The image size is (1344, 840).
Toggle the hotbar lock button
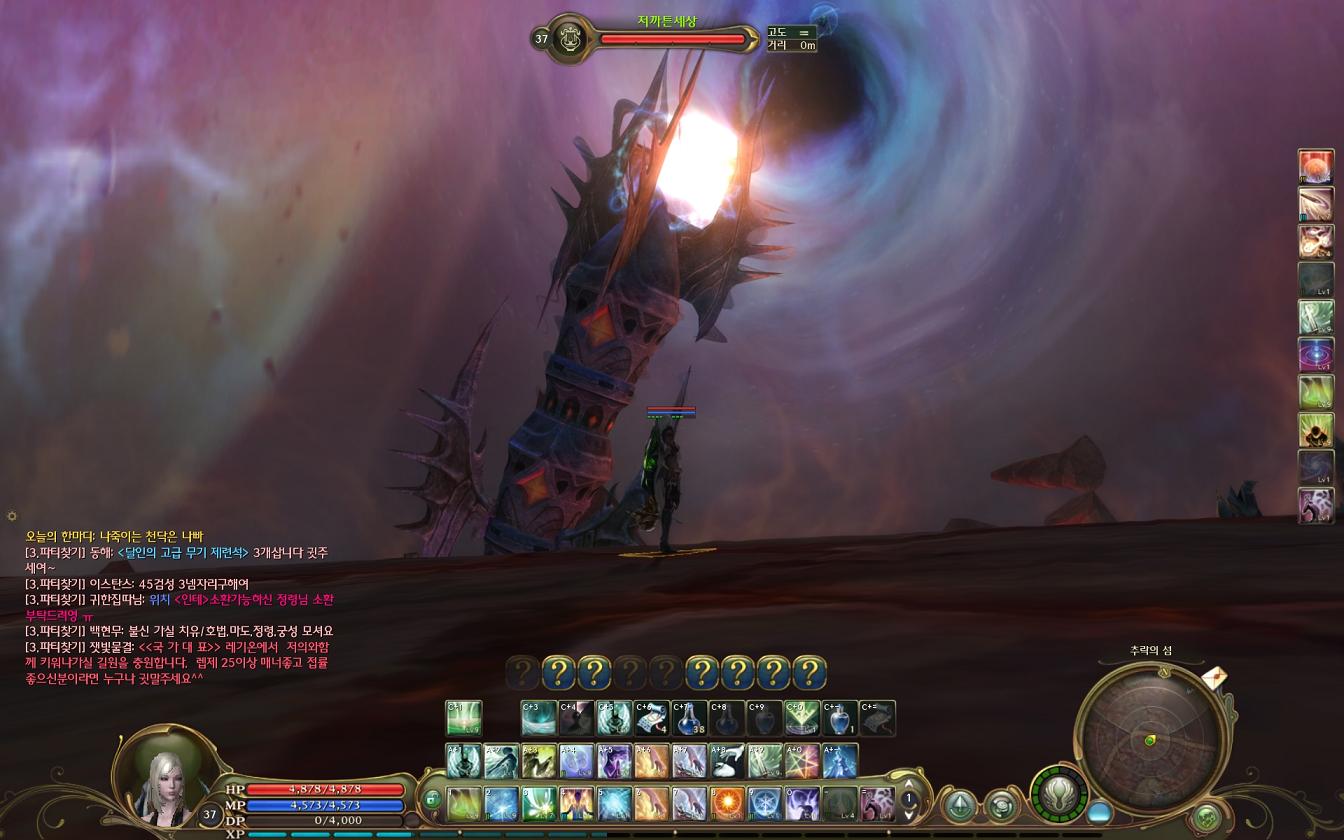click(432, 799)
